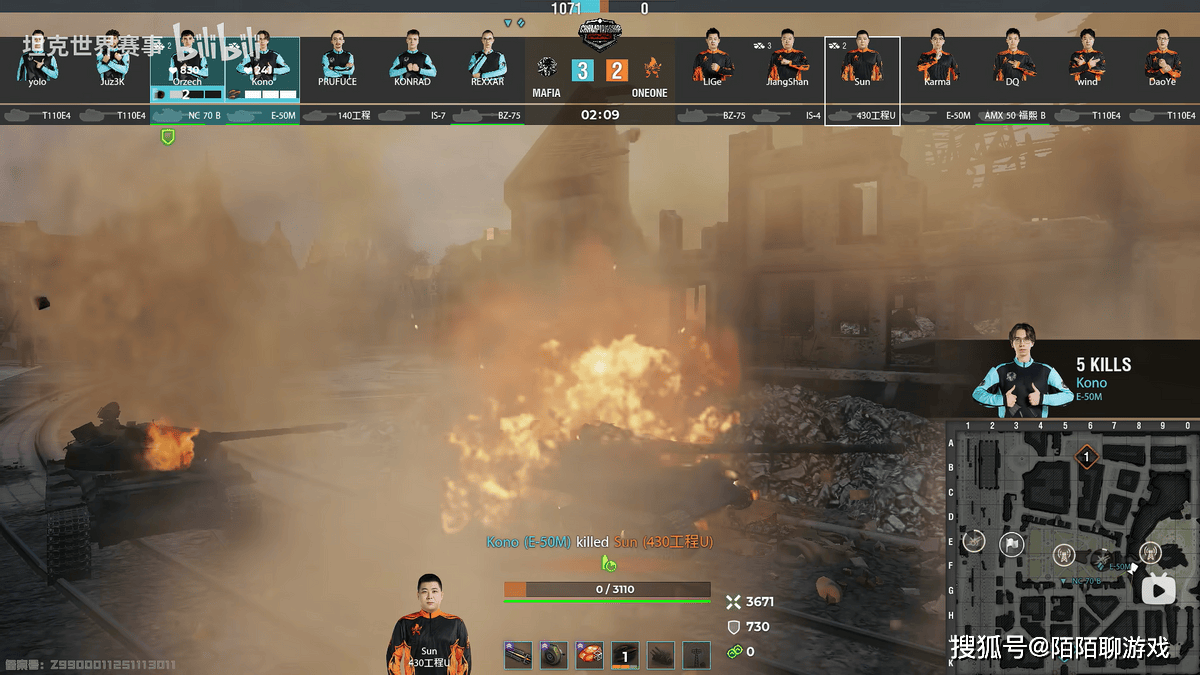Select Orzech's player card in the roster
1200x675 pixels.
187,68
